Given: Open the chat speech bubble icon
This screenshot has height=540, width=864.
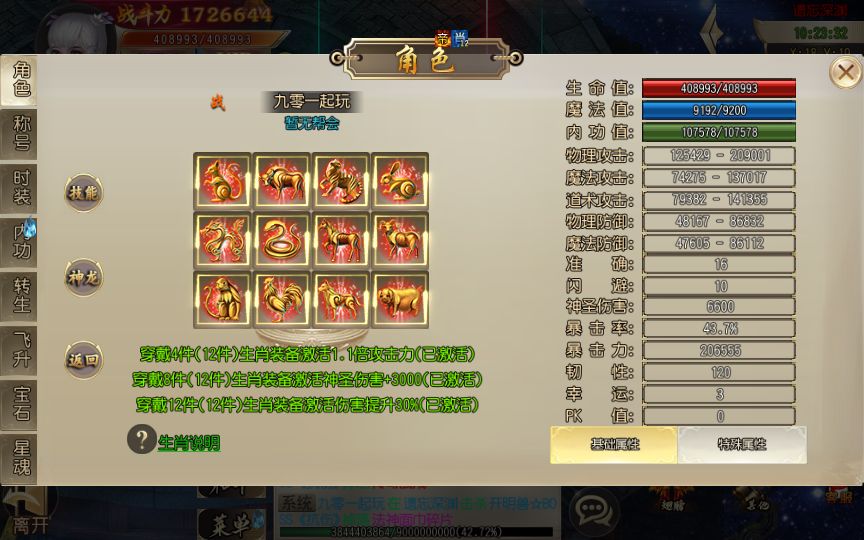Looking at the screenshot, I should click(593, 511).
